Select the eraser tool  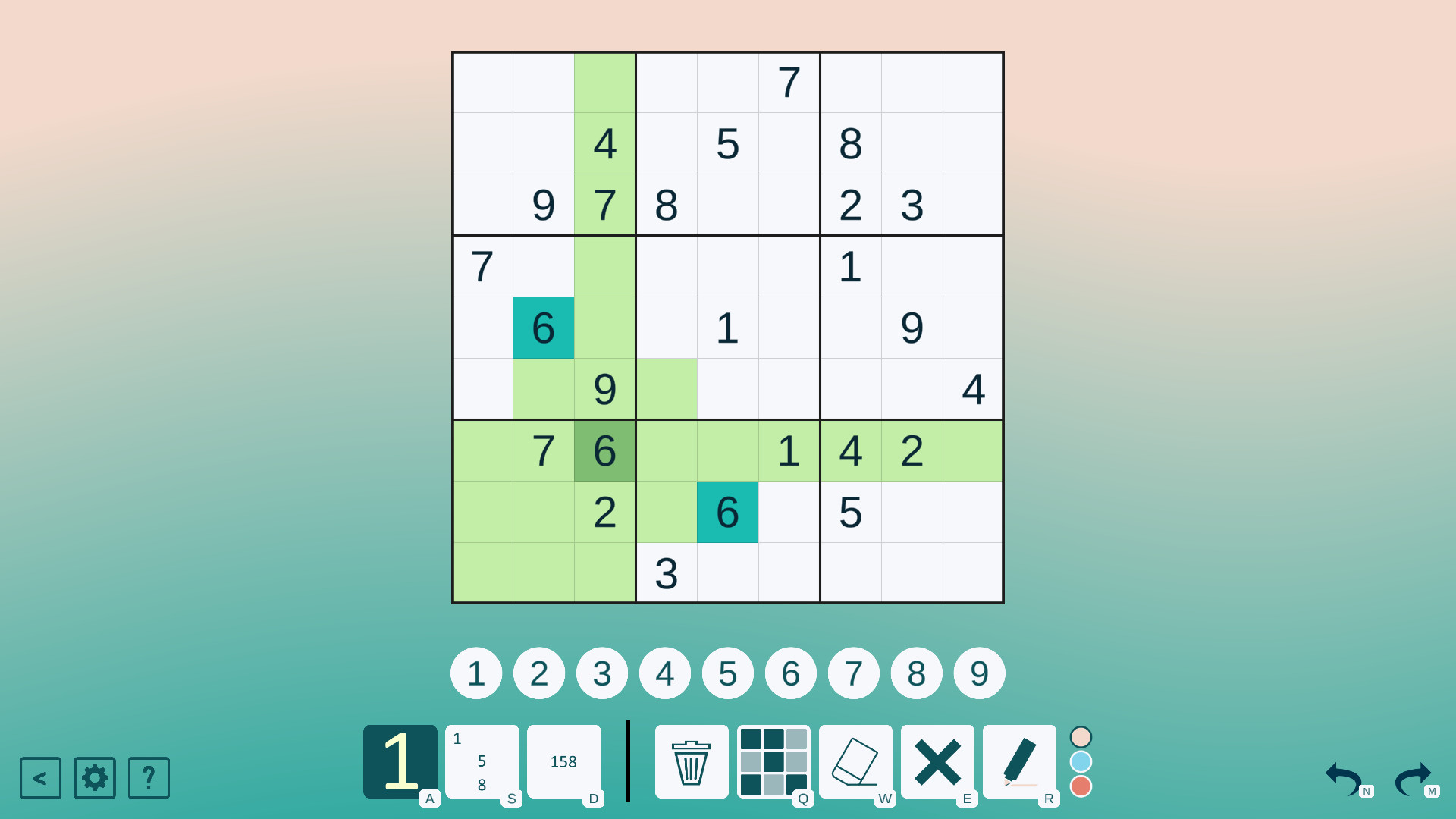tap(856, 762)
